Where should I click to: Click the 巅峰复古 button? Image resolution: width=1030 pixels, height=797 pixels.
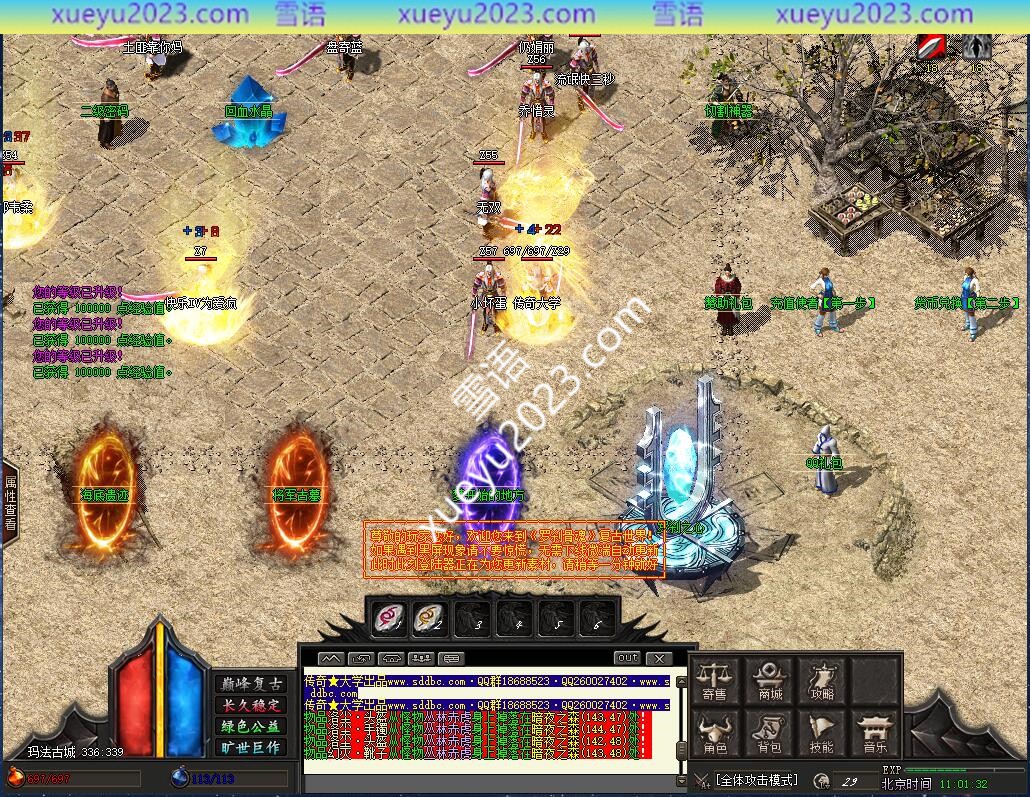click(x=249, y=684)
